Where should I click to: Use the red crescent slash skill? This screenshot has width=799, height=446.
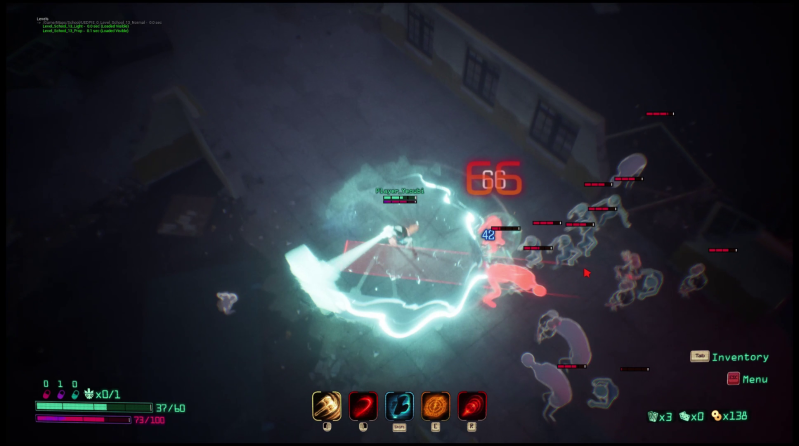point(363,405)
